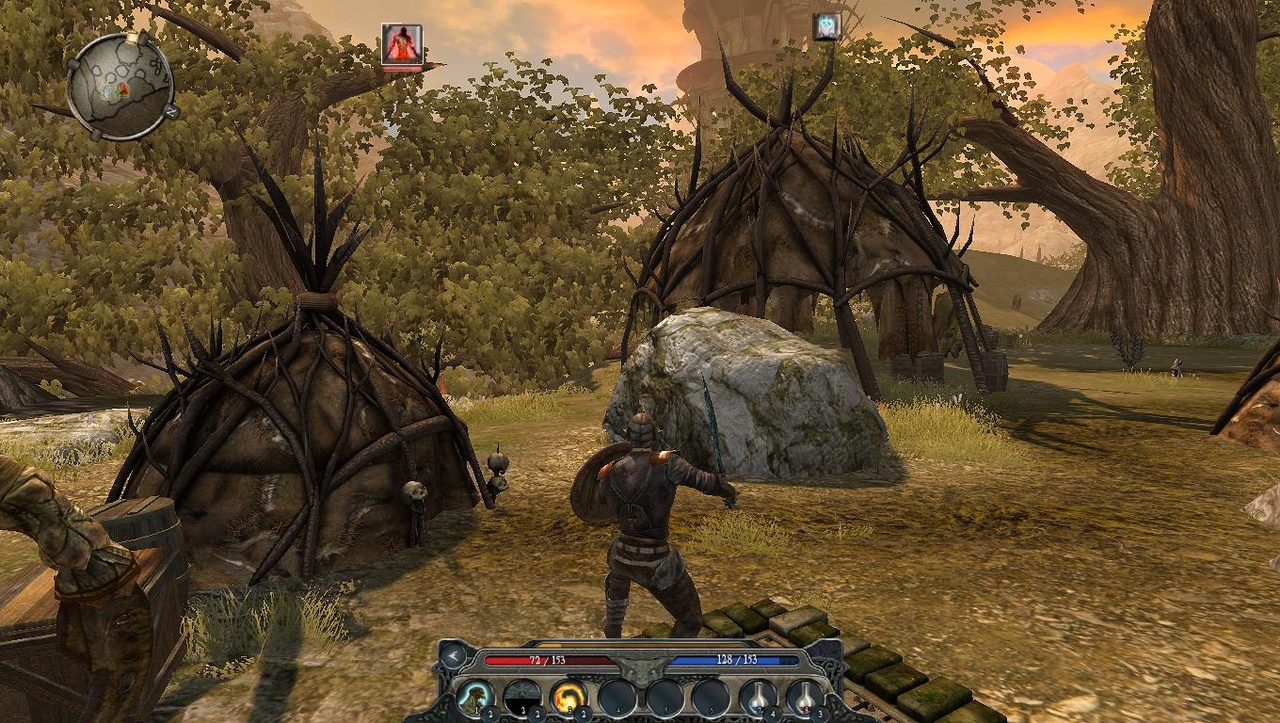Click the blue crystal marker on the minimap

pos(106,92)
